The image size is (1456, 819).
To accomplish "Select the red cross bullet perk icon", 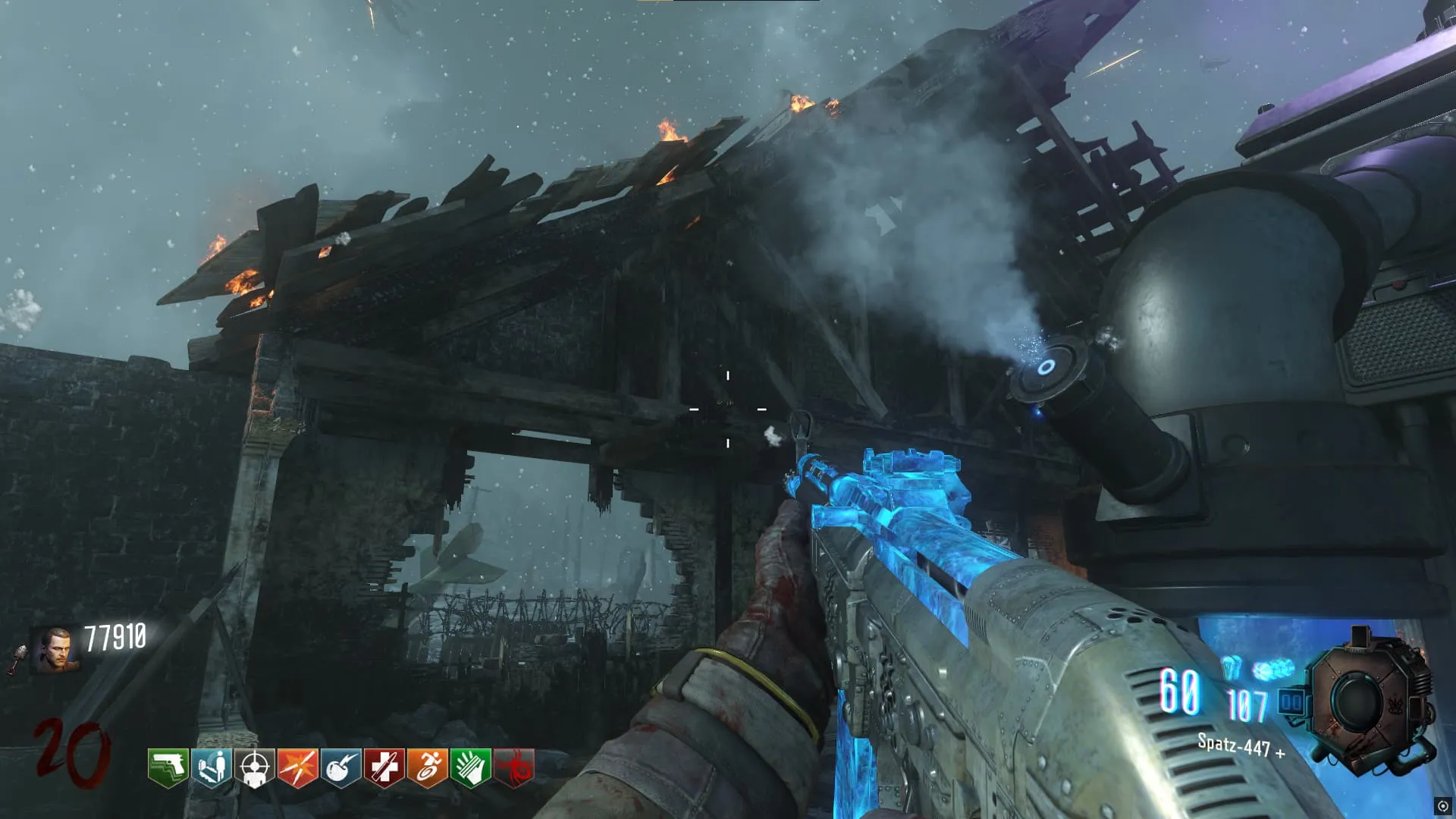I will [384, 768].
